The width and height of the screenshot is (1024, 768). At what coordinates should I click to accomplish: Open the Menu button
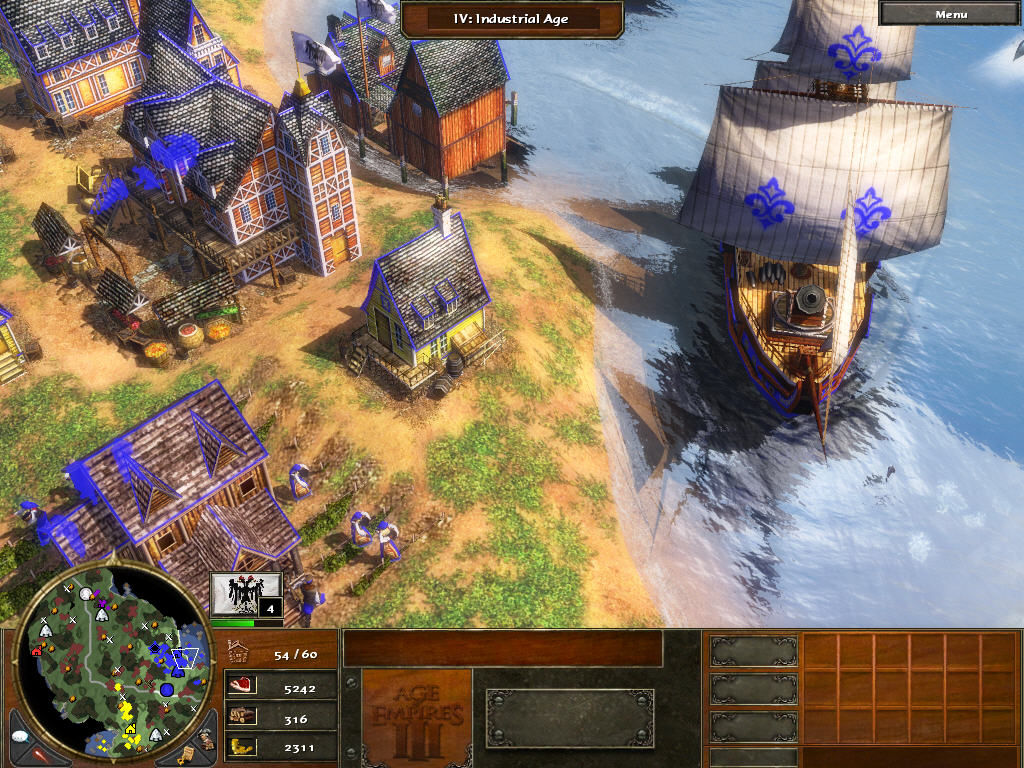tap(950, 14)
